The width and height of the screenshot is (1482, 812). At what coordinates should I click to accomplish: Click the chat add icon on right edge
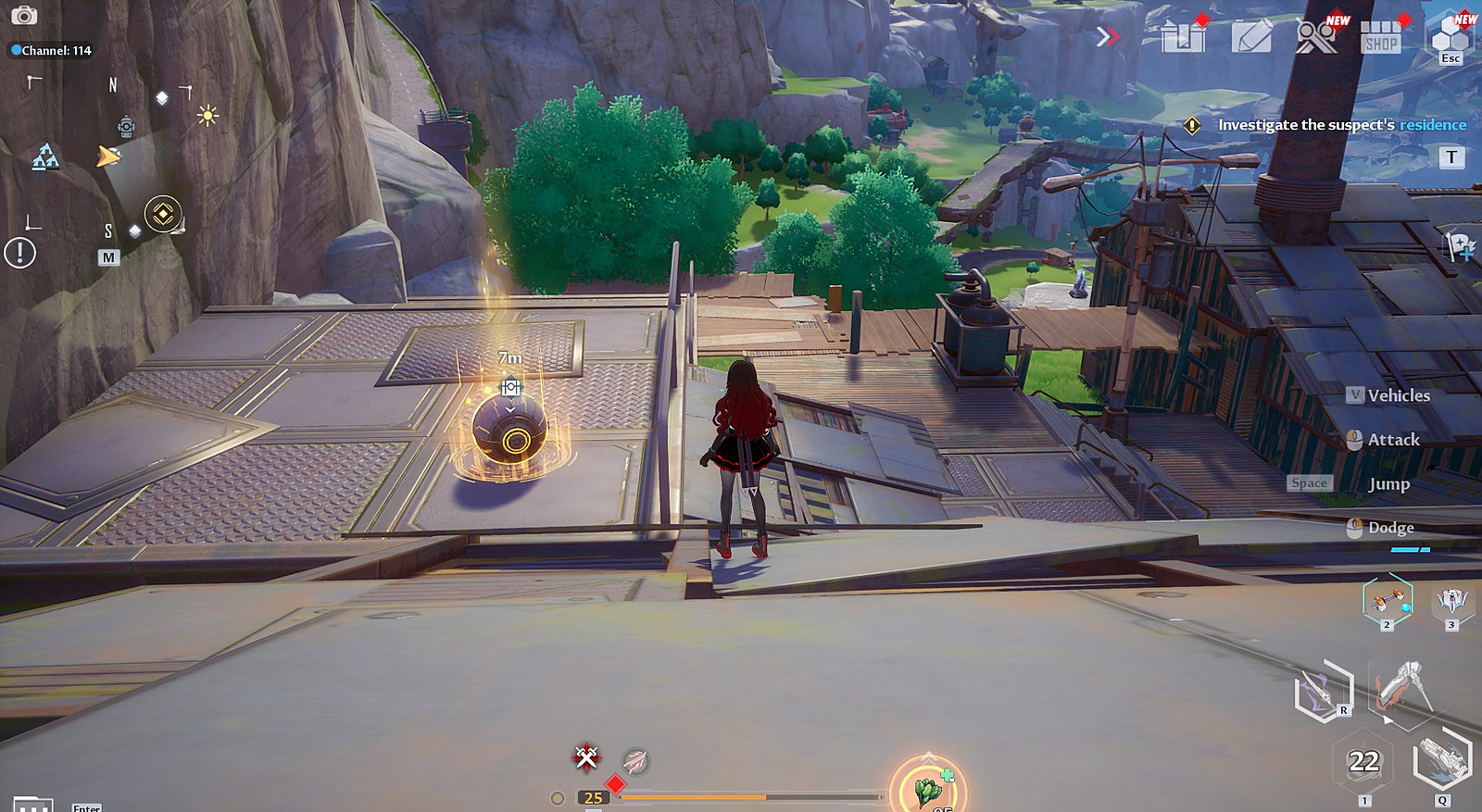tap(1461, 247)
